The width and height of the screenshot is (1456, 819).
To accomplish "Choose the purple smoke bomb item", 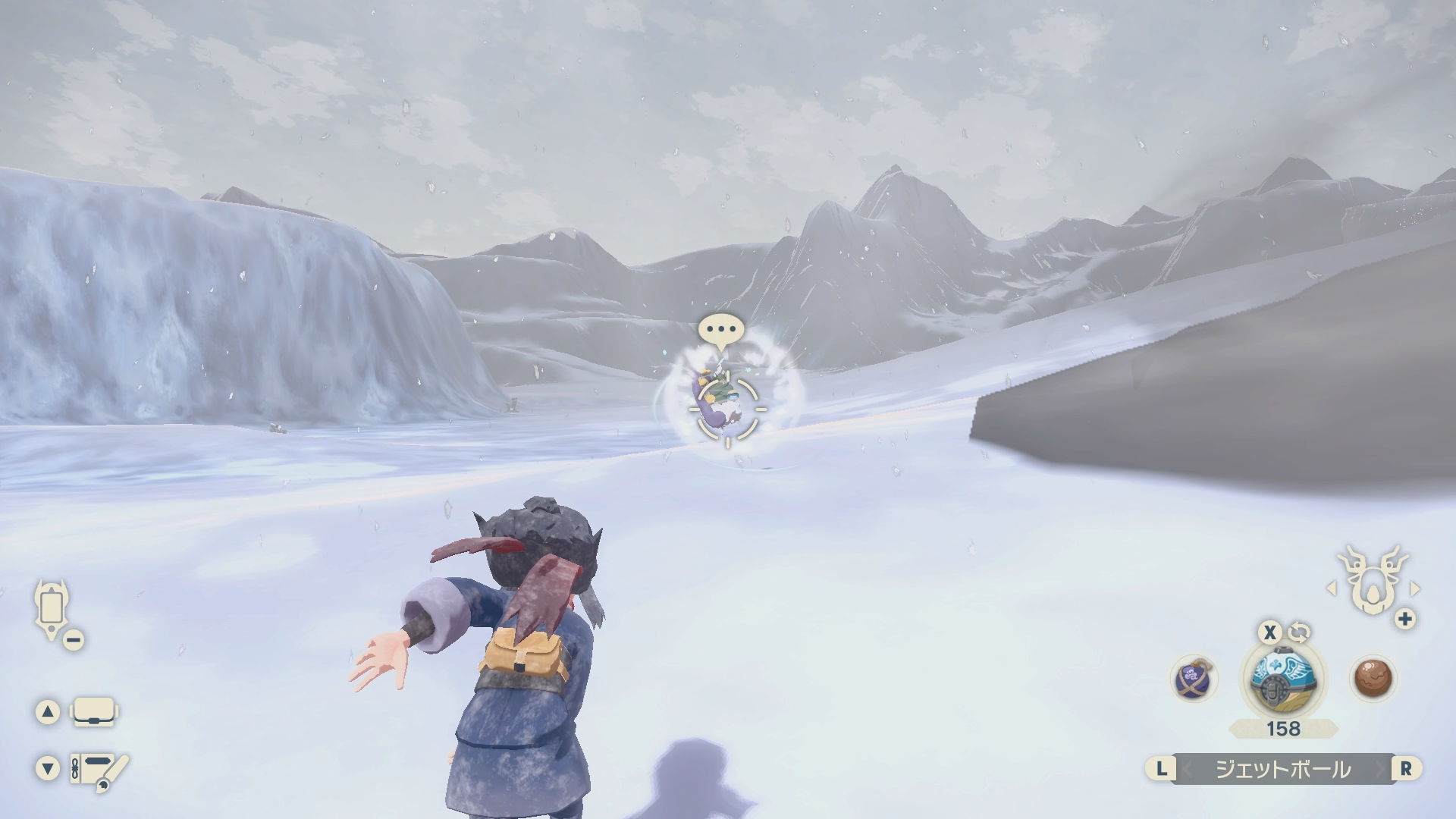I will pyautogui.click(x=1194, y=679).
